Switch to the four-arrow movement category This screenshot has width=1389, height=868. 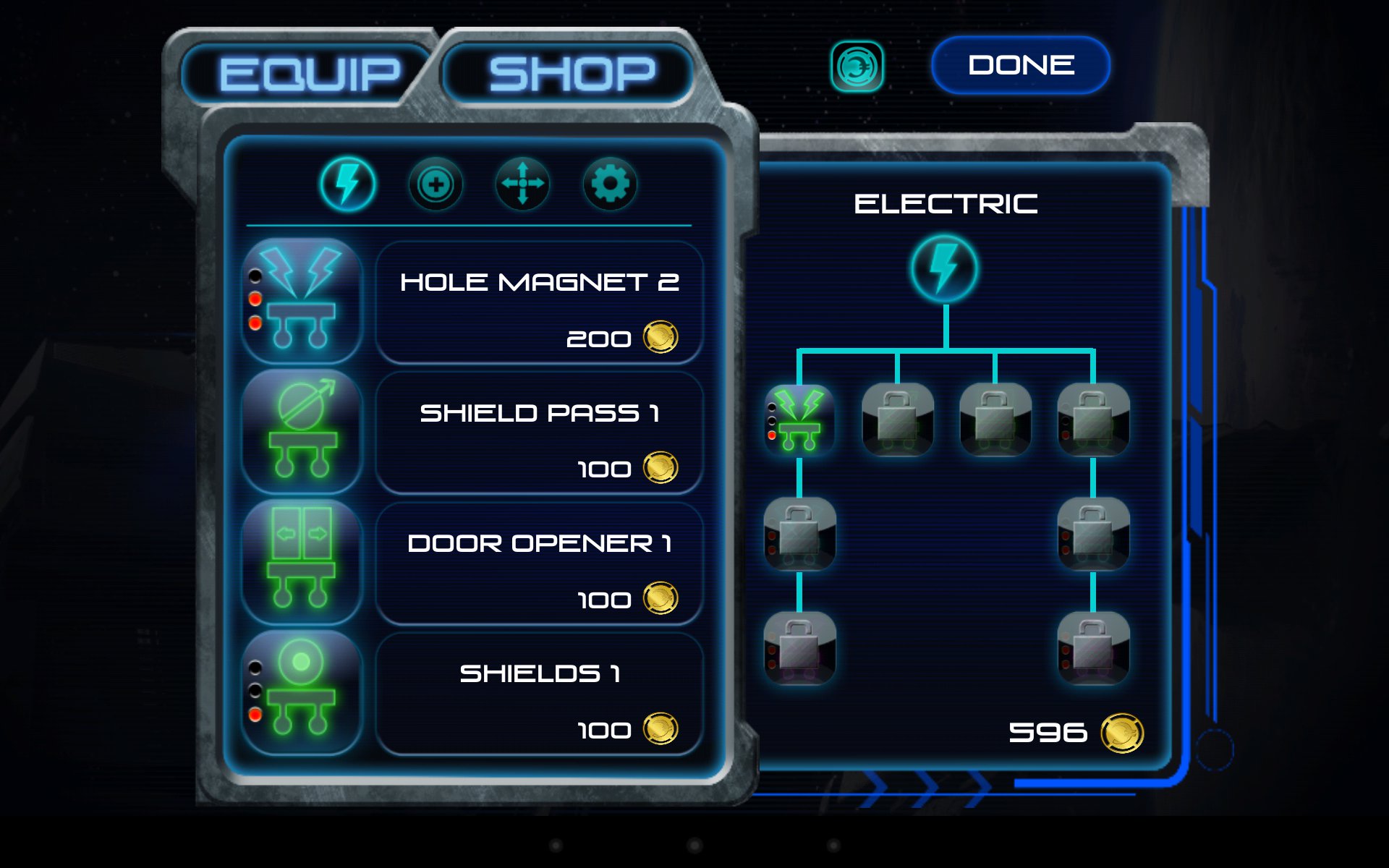pyautogui.click(x=522, y=184)
